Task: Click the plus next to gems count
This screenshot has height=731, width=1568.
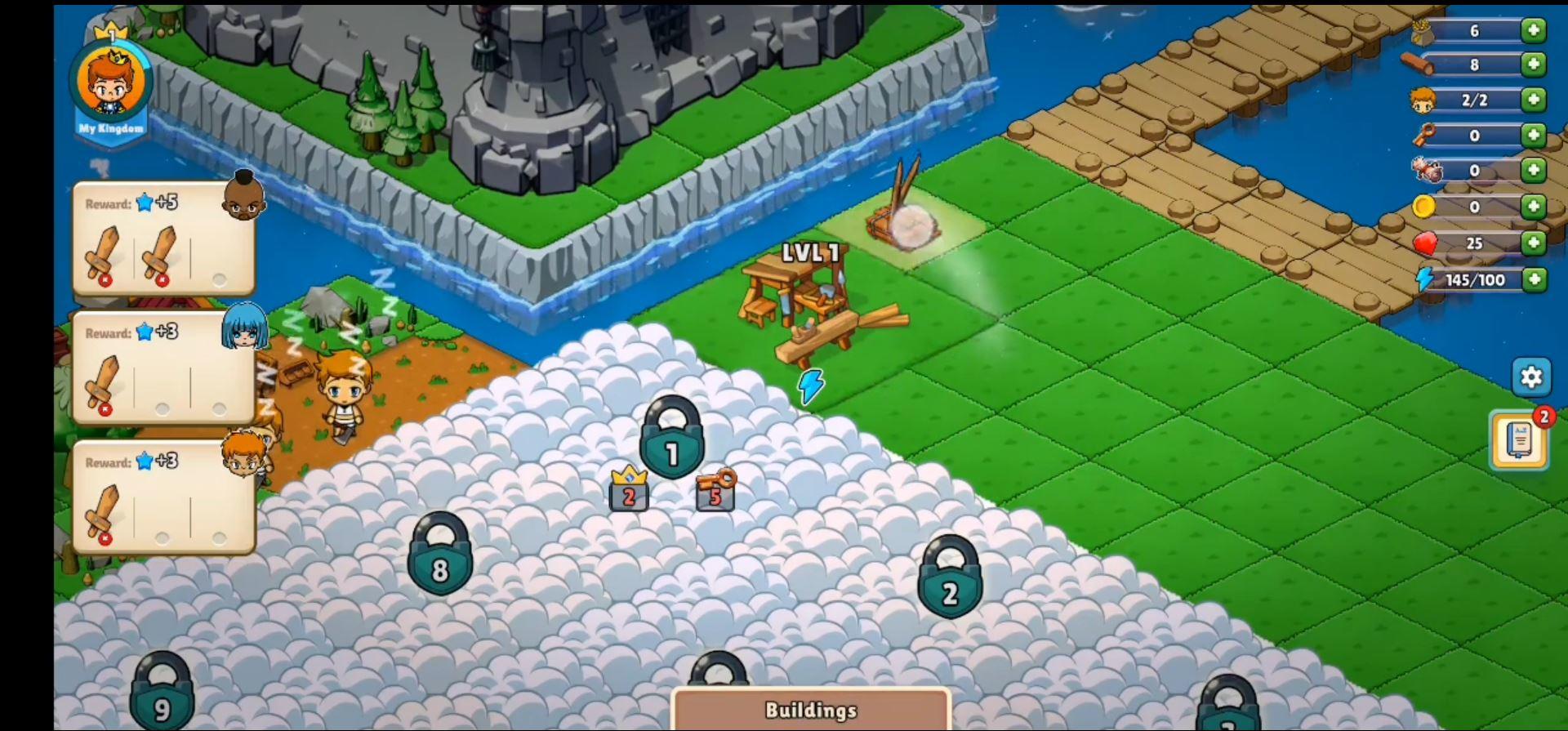Action: tap(1534, 243)
